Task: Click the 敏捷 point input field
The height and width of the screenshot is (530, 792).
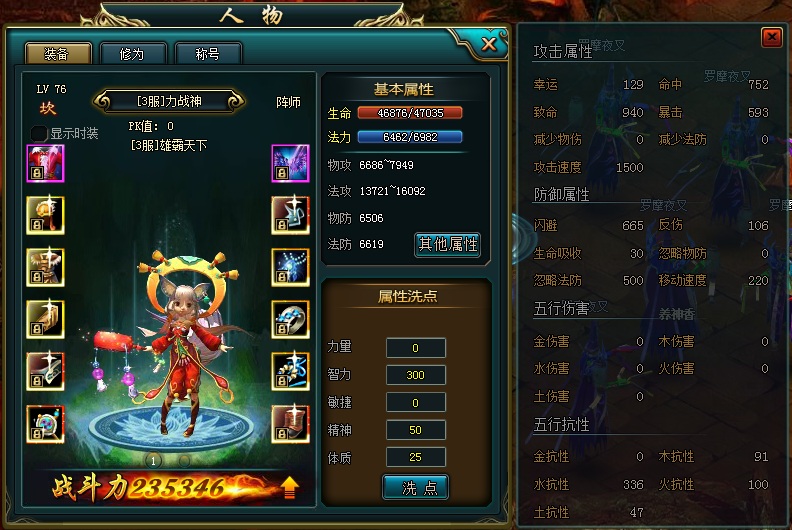Action: click(416, 402)
